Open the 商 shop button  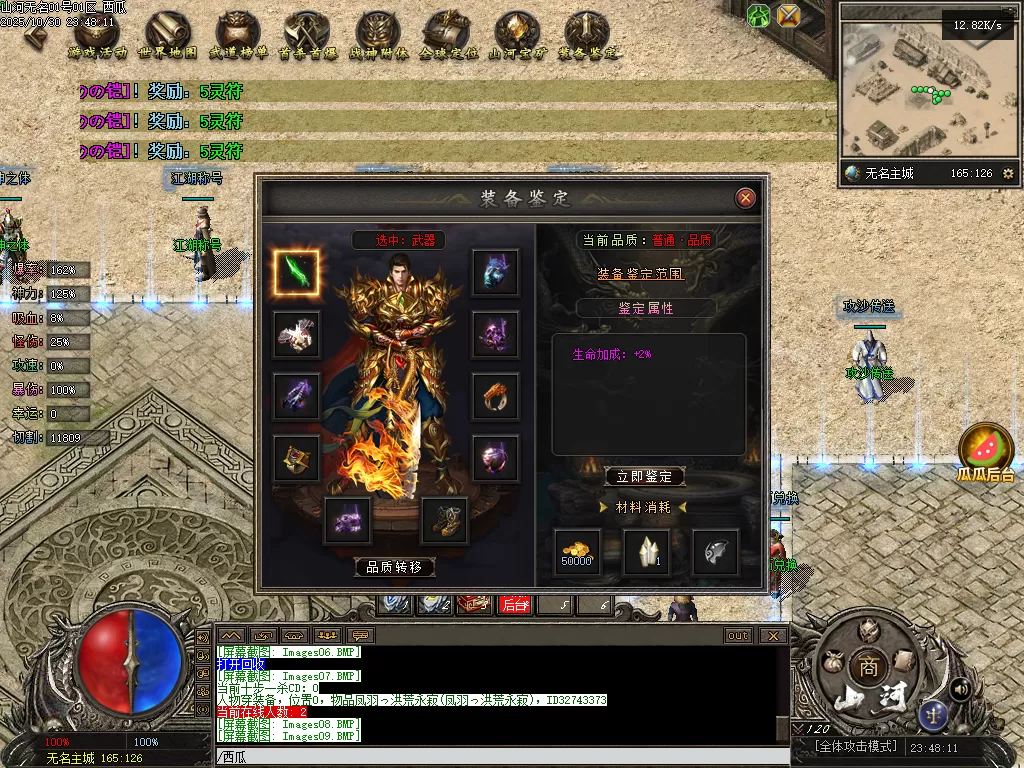[x=864, y=667]
